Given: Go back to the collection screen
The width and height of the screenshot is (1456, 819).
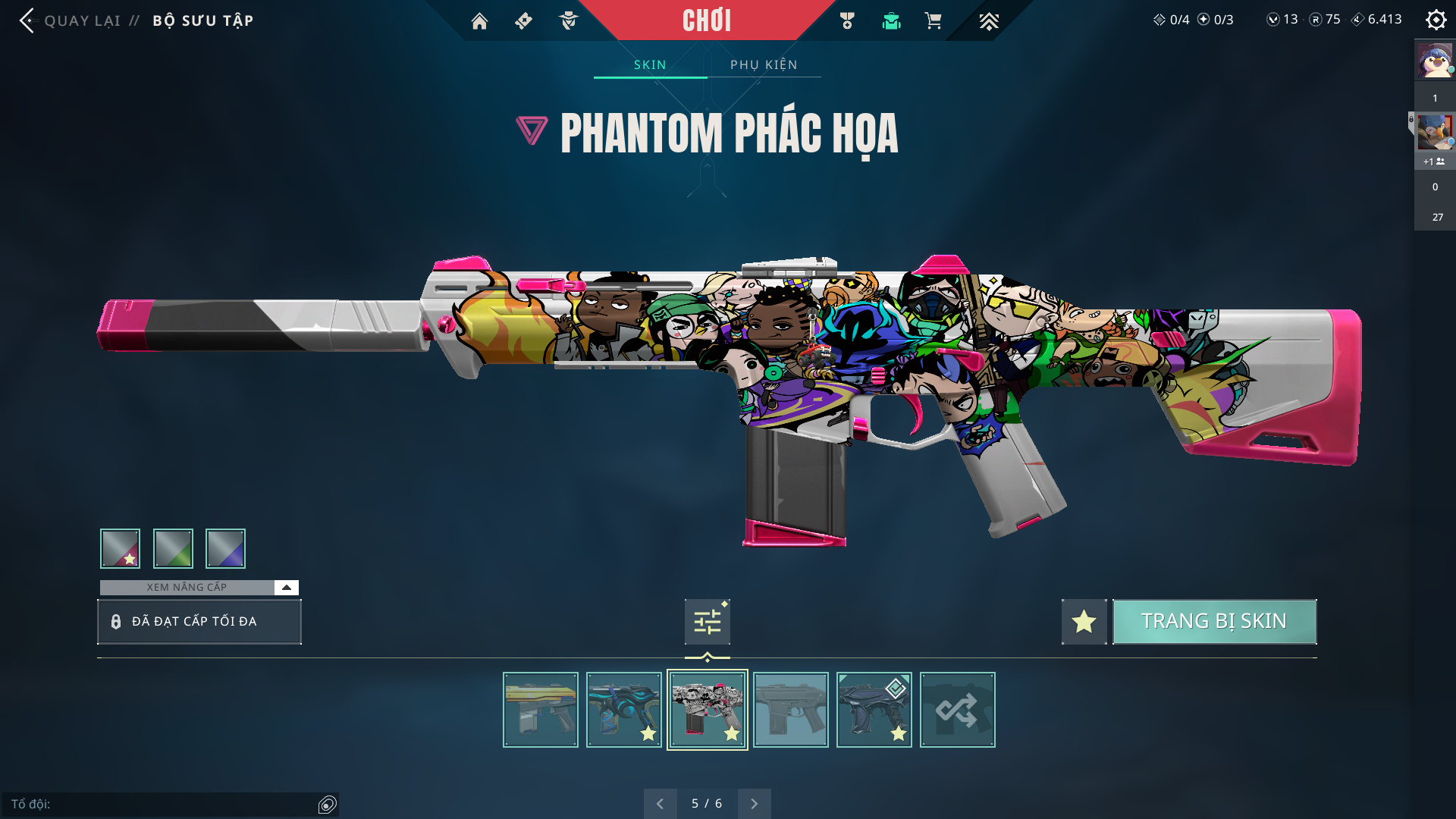Looking at the screenshot, I should tap(72, 20).
